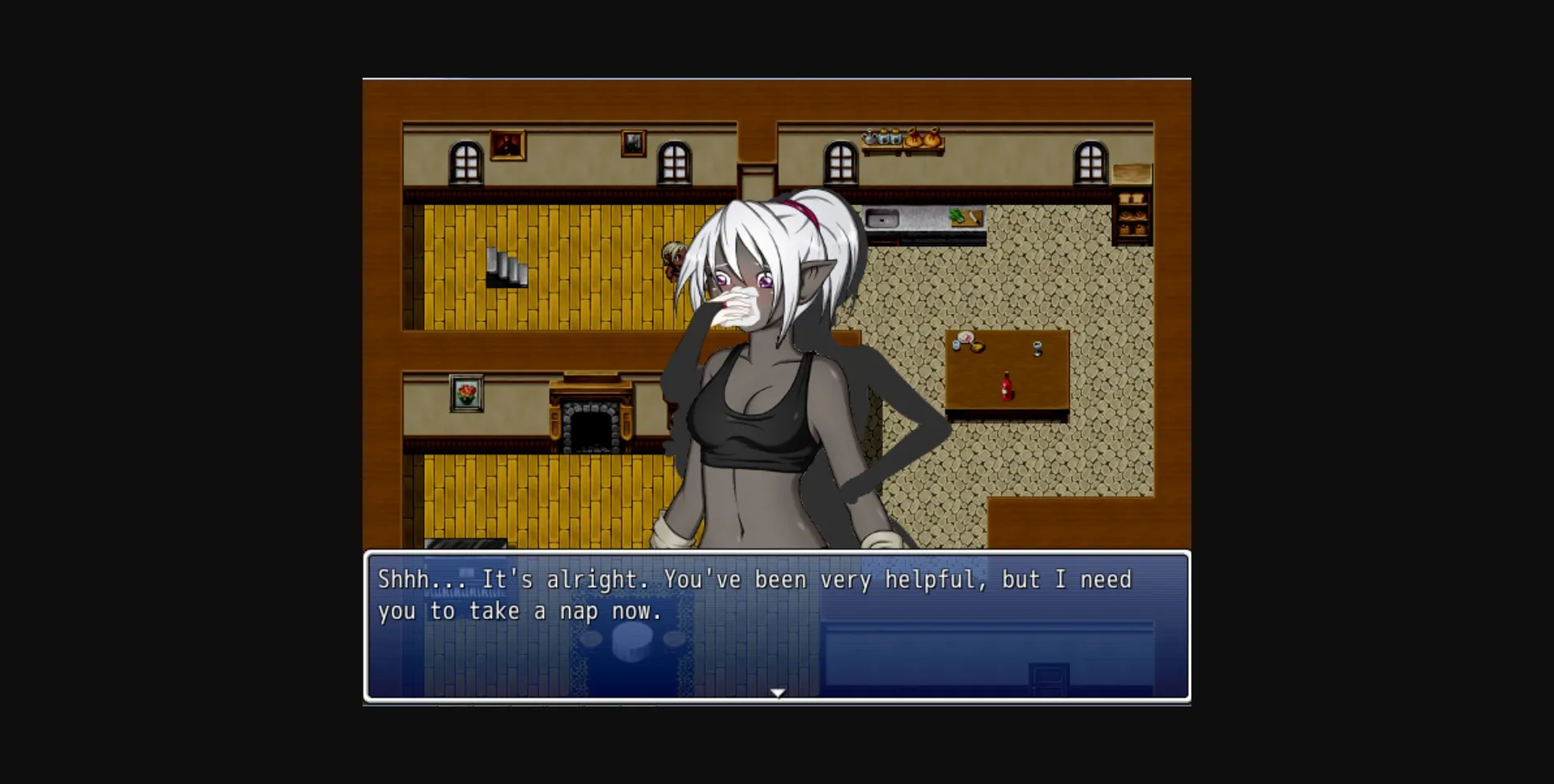The image size is (1554, 784).
Task: Click the arched window on the far right
Action: 1092,163
